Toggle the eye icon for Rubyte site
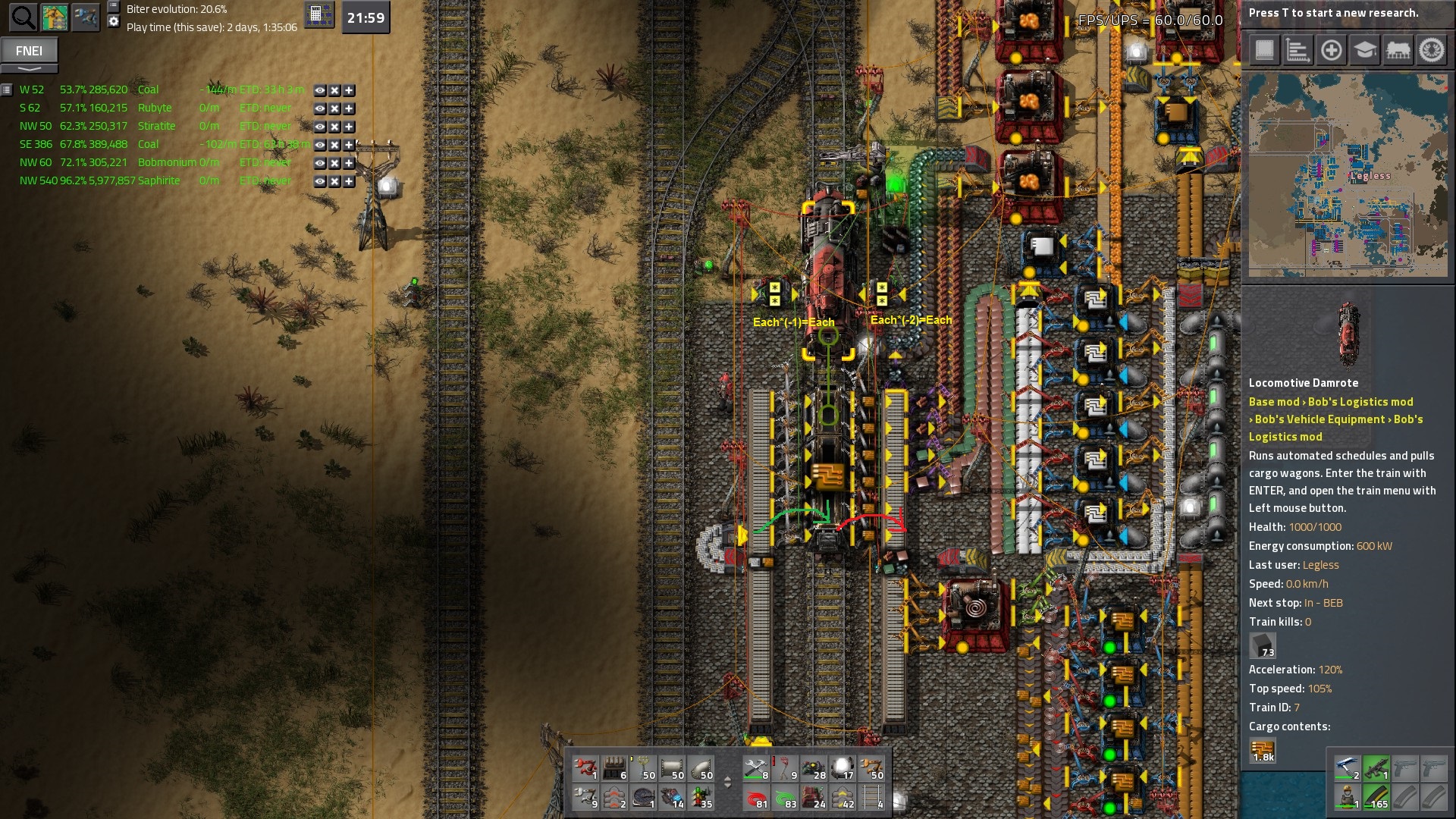The height and width of the screenshot is (819, 1456). pyautogui.click(x=320, y=108)
